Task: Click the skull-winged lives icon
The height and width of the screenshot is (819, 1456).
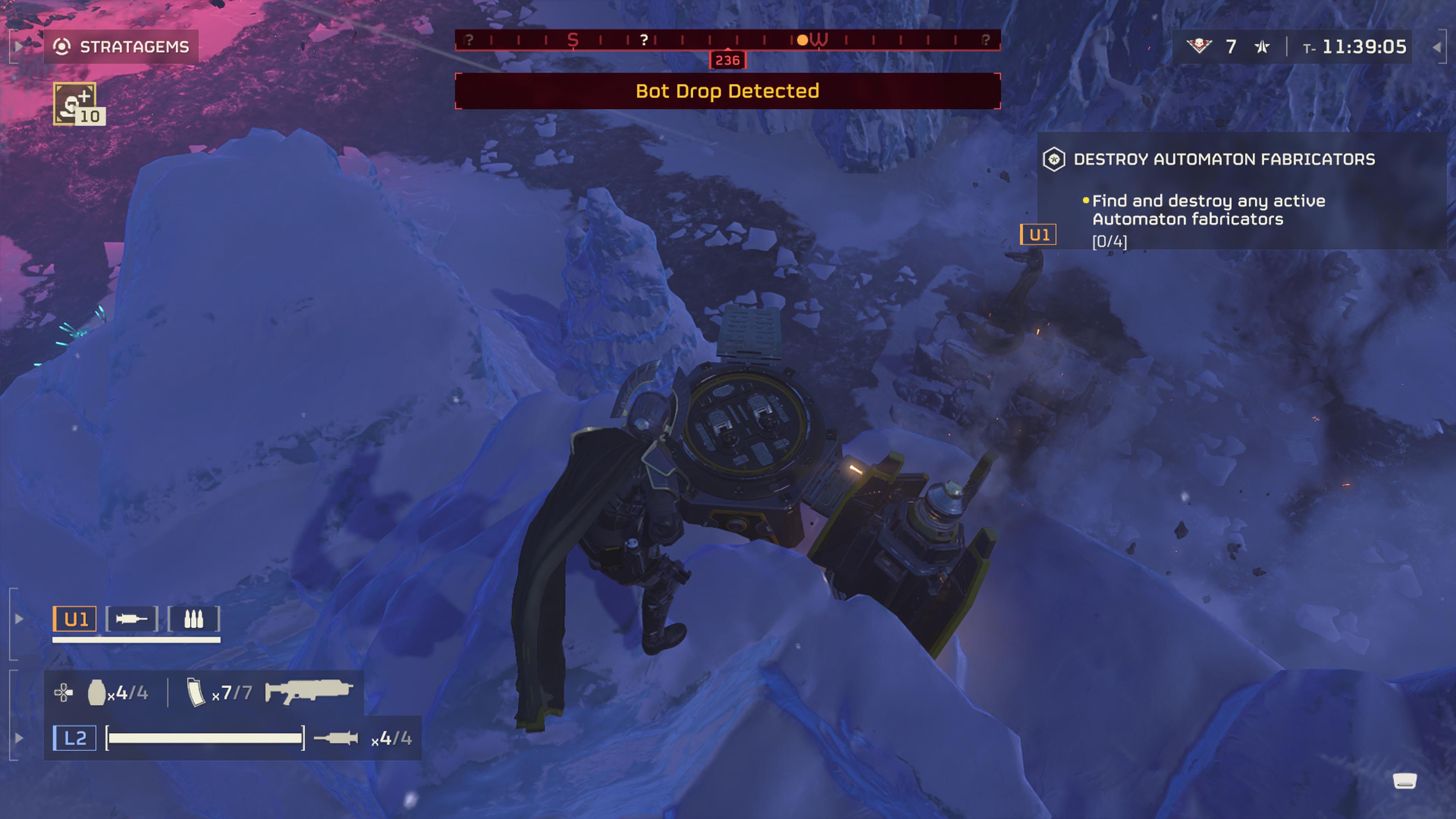Action: click(x=1198, y=46)
